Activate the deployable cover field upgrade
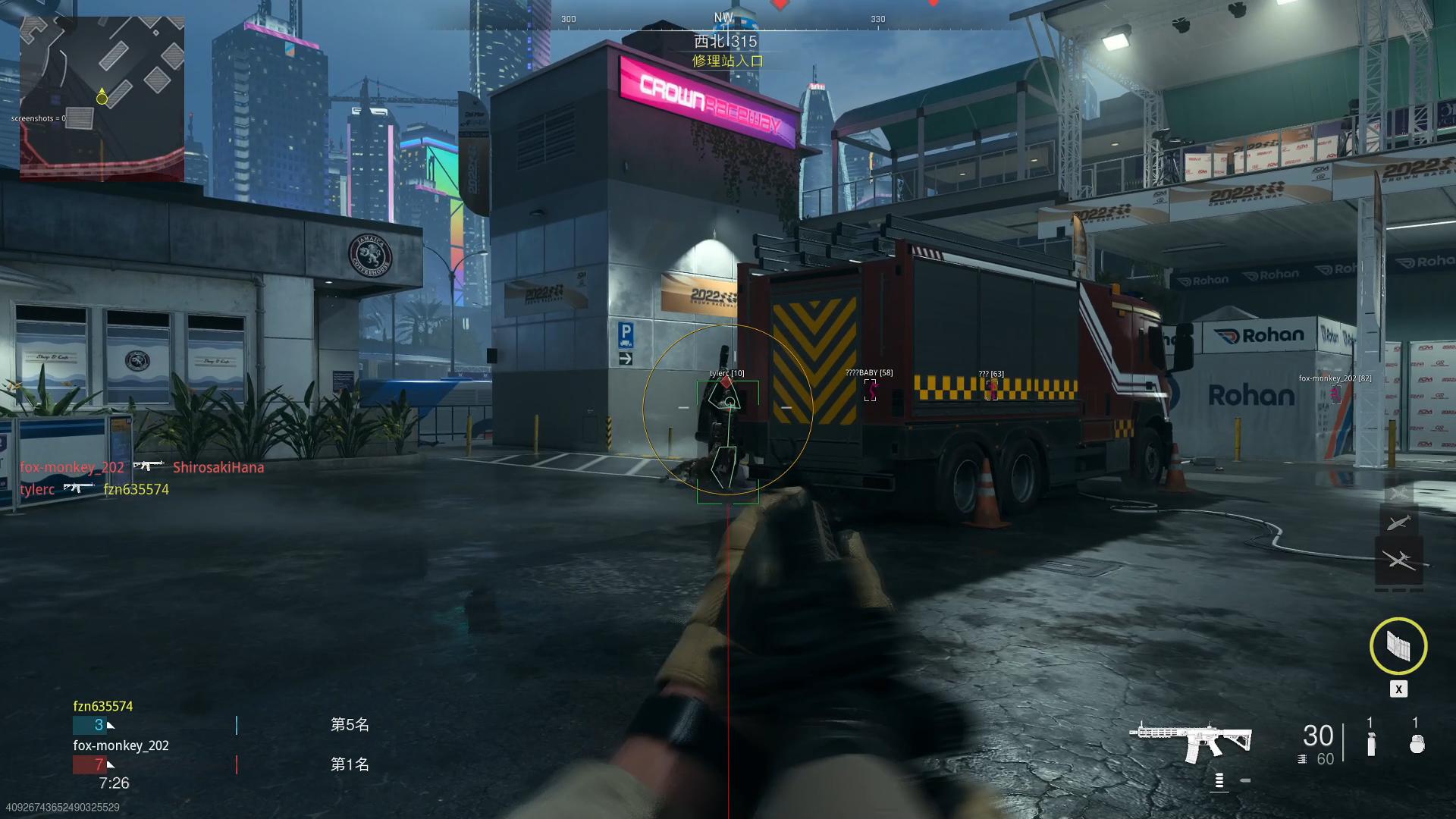1456x819 pixels. tap(1398, 646)
